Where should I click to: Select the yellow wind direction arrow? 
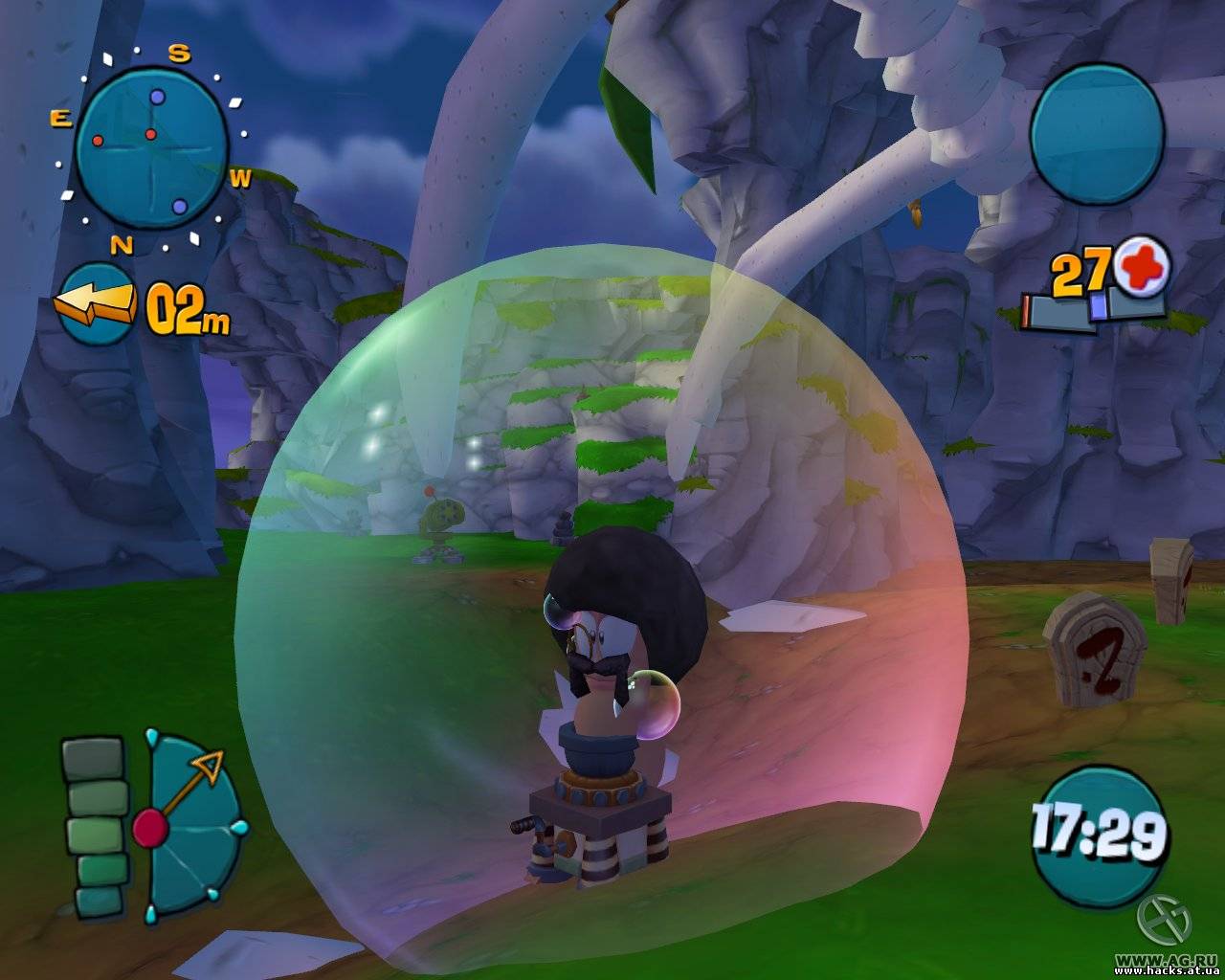pos(96,303)
